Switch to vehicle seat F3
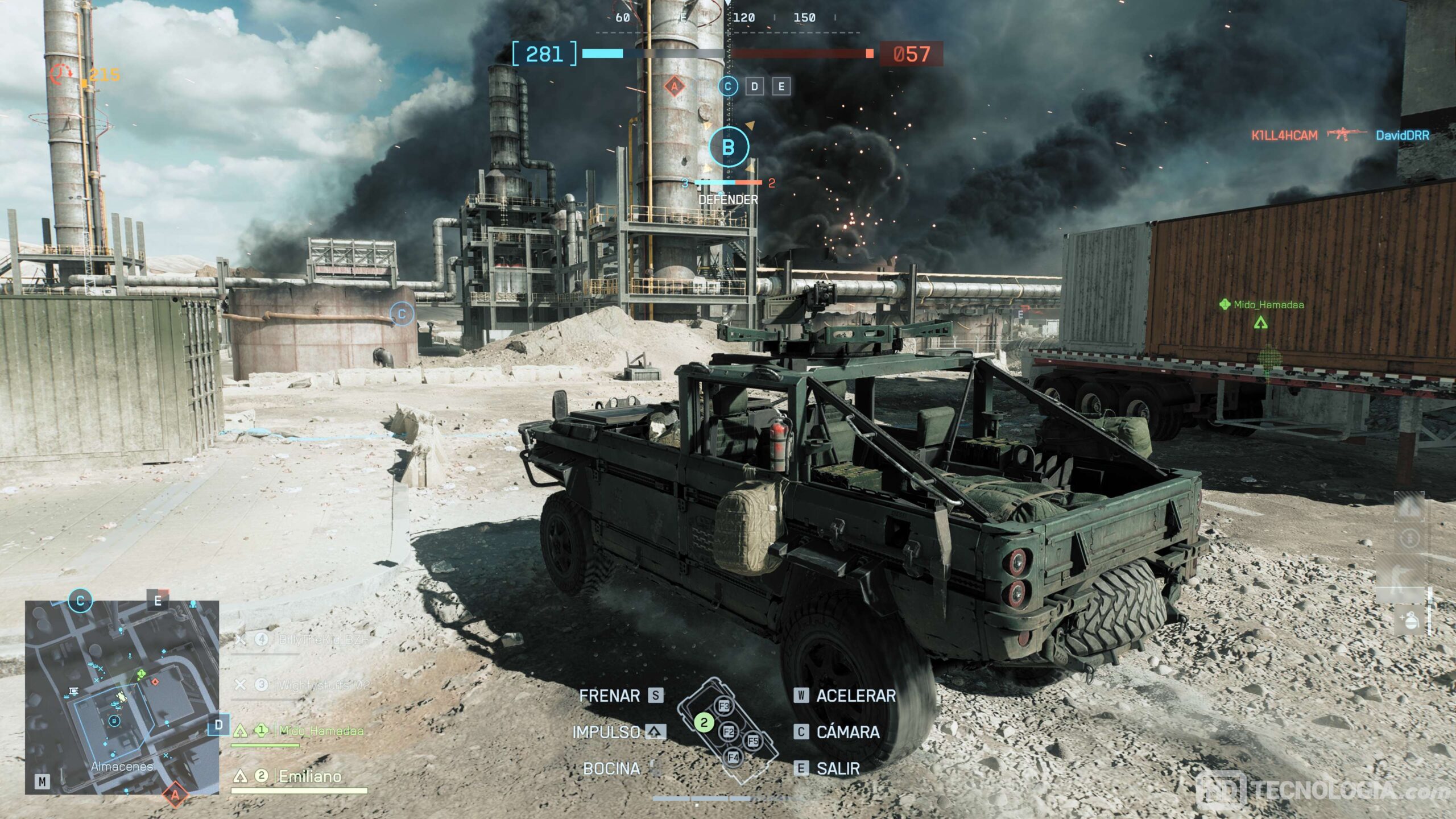 click(x=724, y=706)
